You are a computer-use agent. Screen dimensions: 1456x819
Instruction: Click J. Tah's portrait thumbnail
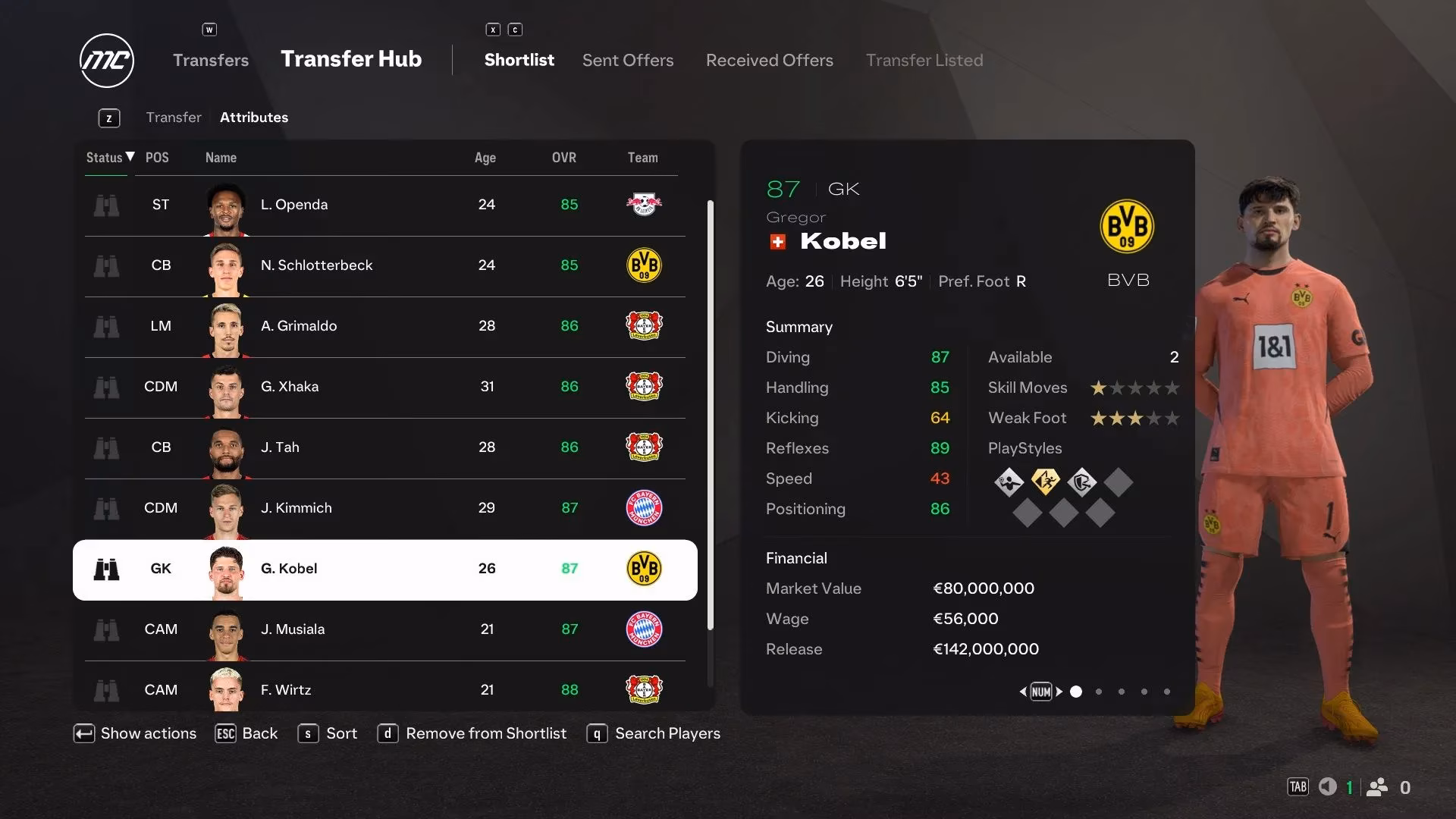coord(225,447)
